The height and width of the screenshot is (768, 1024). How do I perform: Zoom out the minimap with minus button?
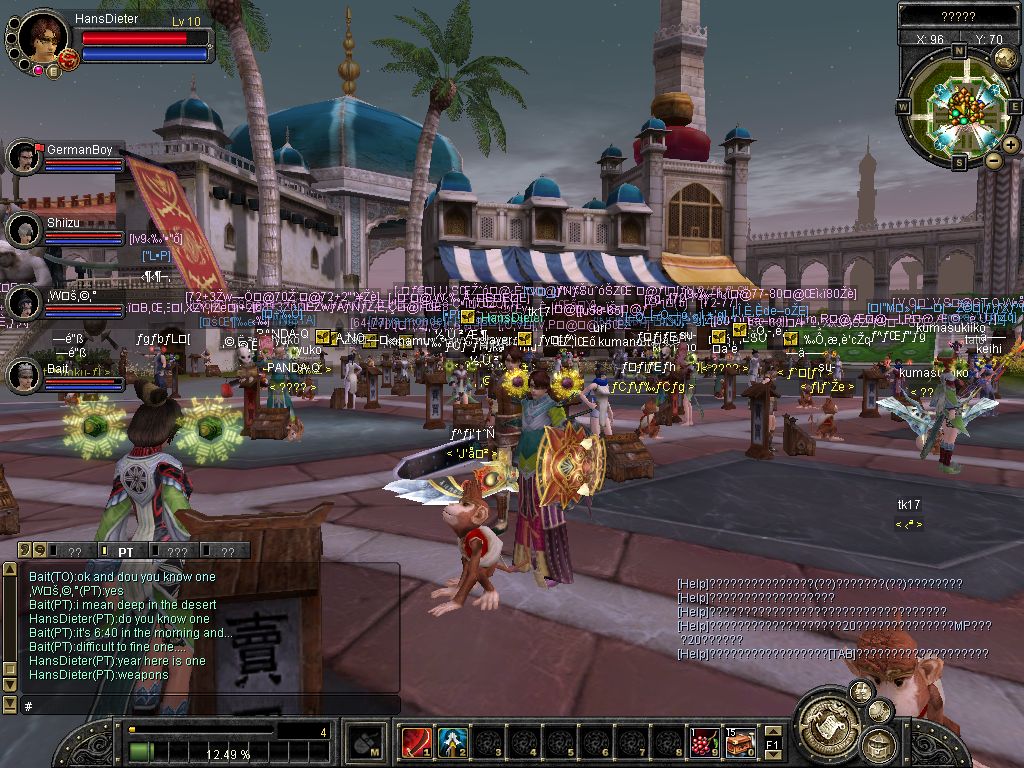pos(993,160)
